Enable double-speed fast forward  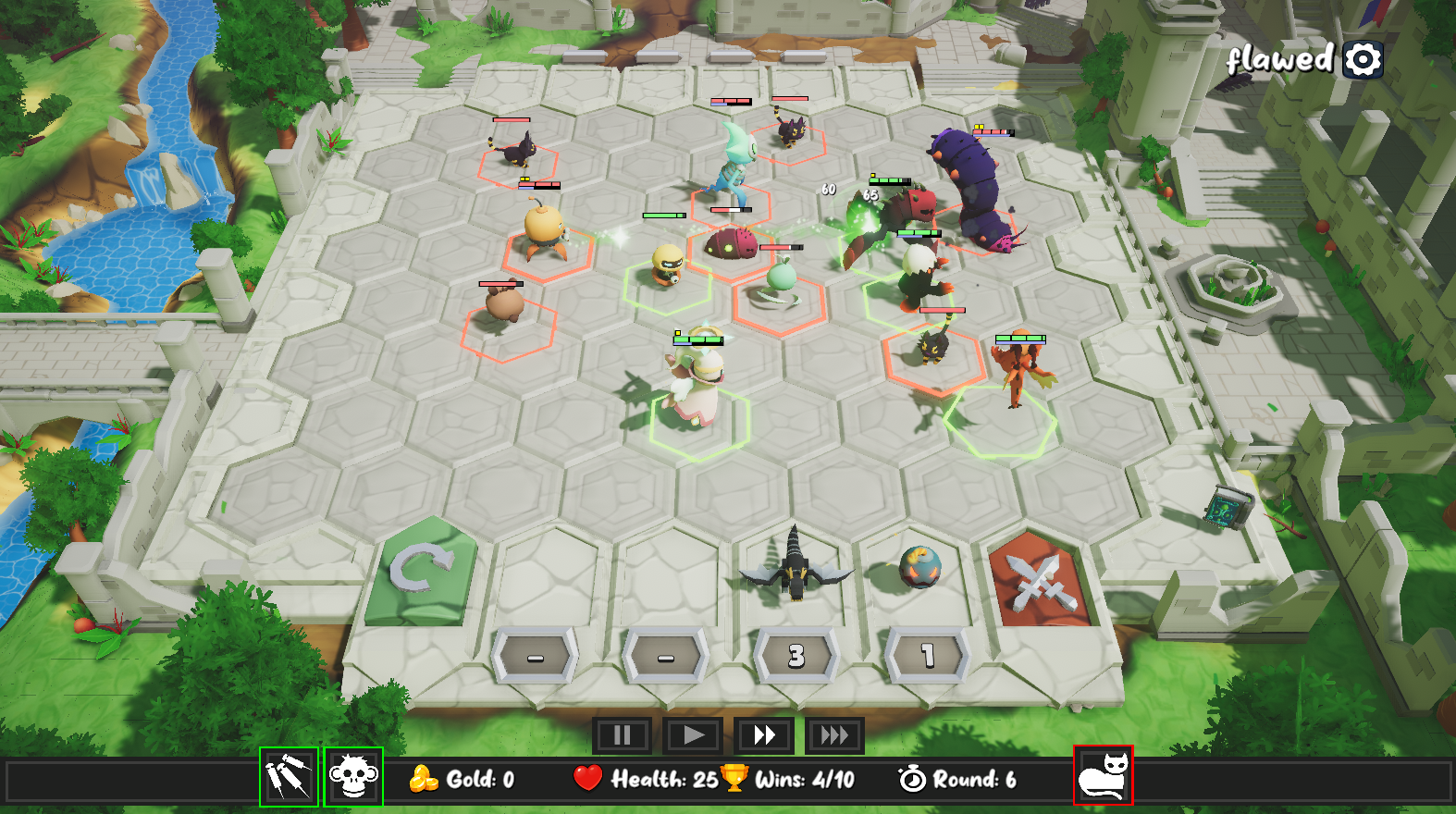click(764, 735)
